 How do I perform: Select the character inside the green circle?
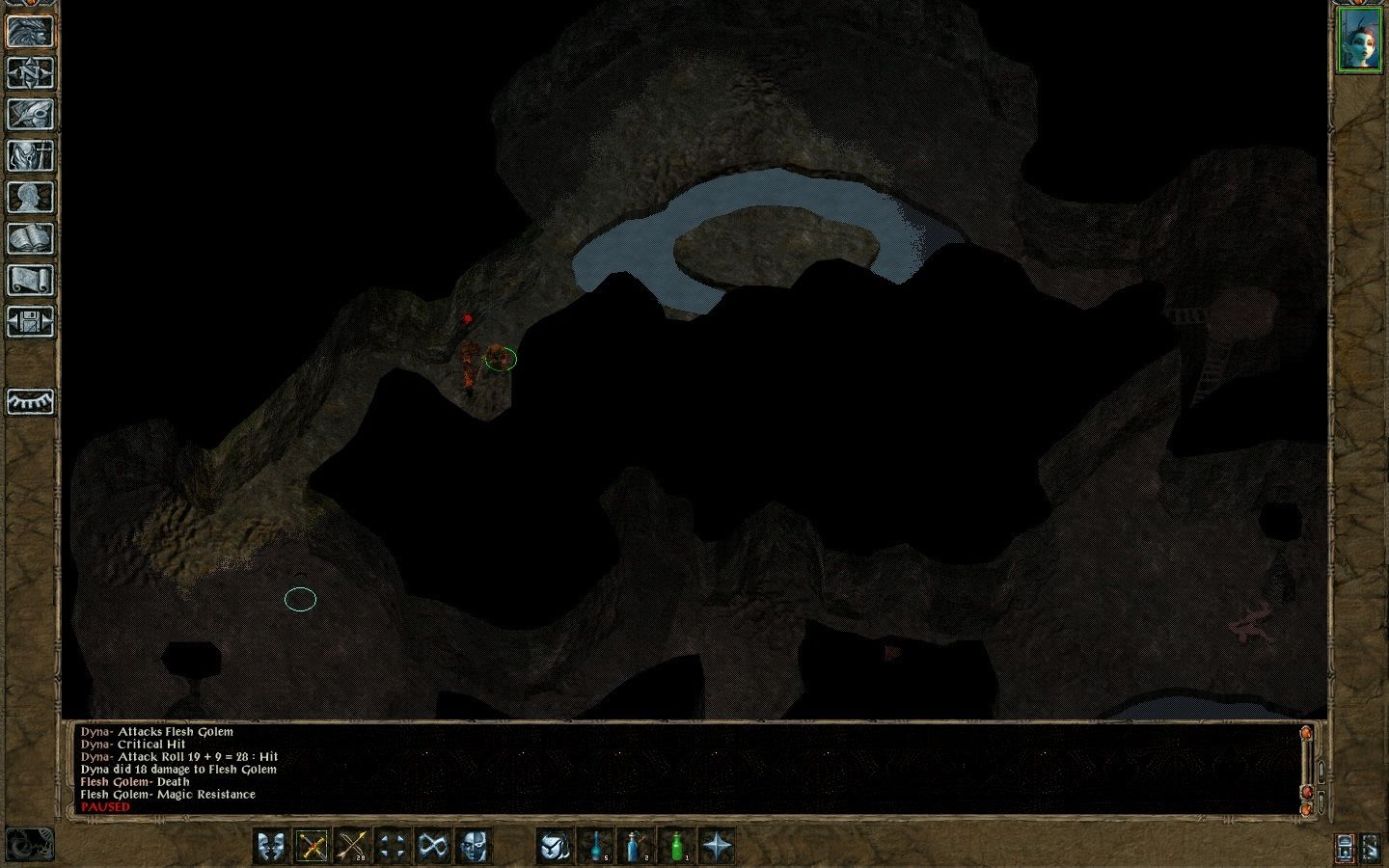pos(502,360)
